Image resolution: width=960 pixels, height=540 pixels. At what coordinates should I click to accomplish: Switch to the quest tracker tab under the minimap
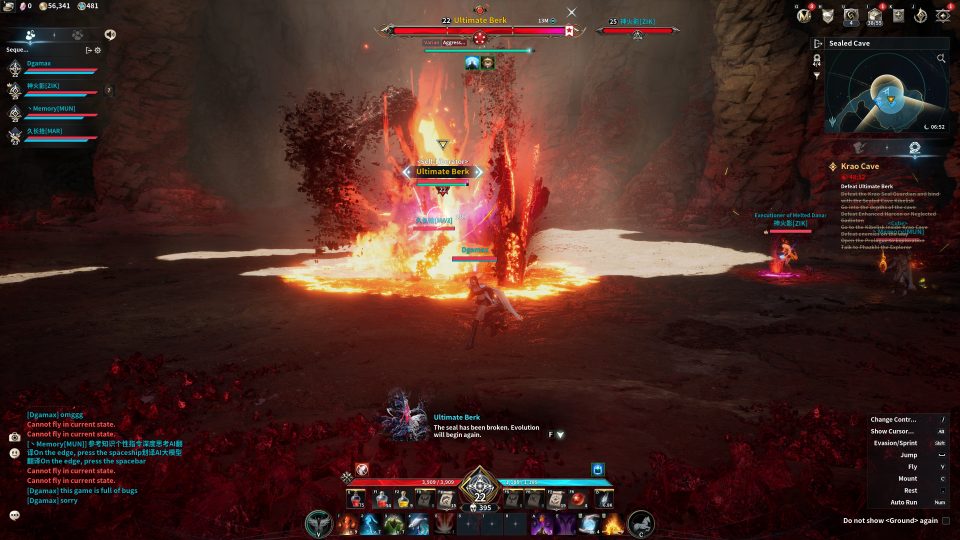[914, 147]
